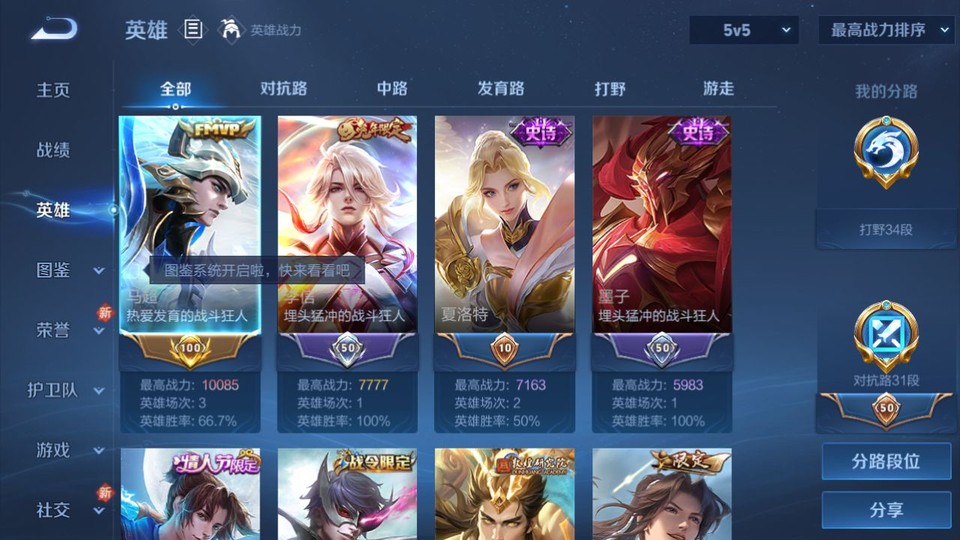Click the back arrow button
This screenshot has width=960, height=540.
click(x=54, y=30)
